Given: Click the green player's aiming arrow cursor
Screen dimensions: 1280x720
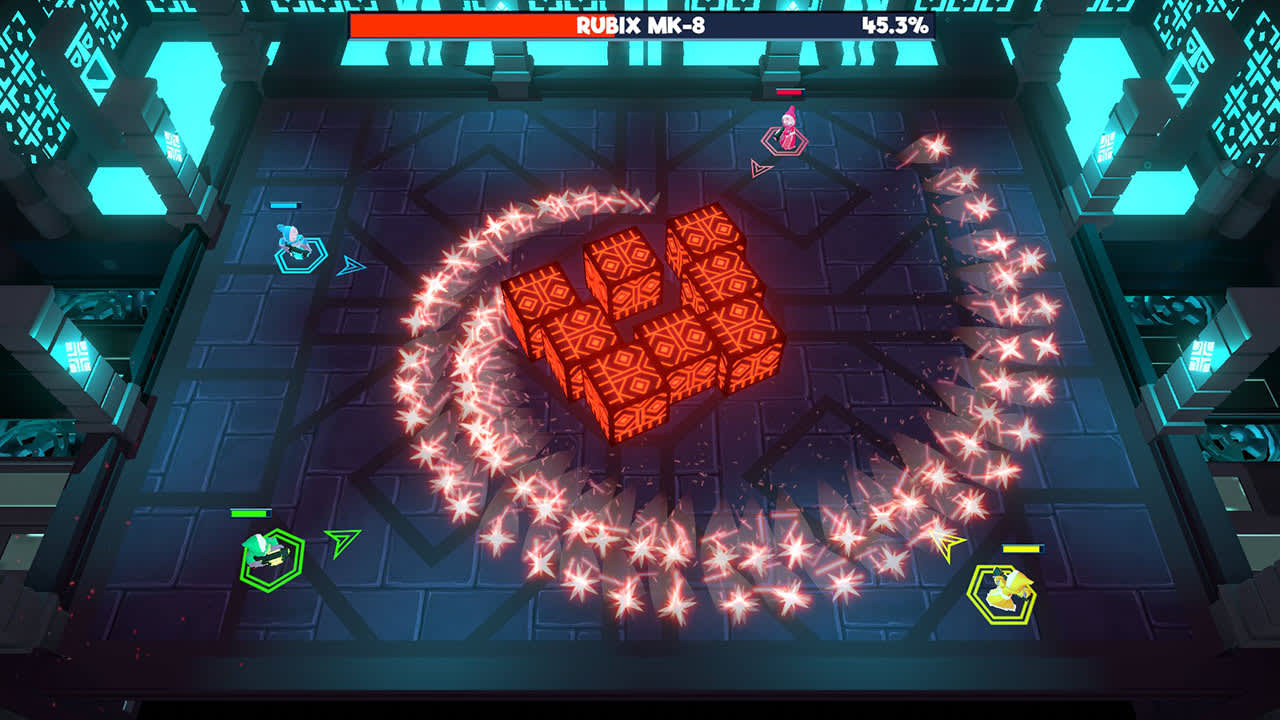Looking at the screenshot, I should 341,545.
